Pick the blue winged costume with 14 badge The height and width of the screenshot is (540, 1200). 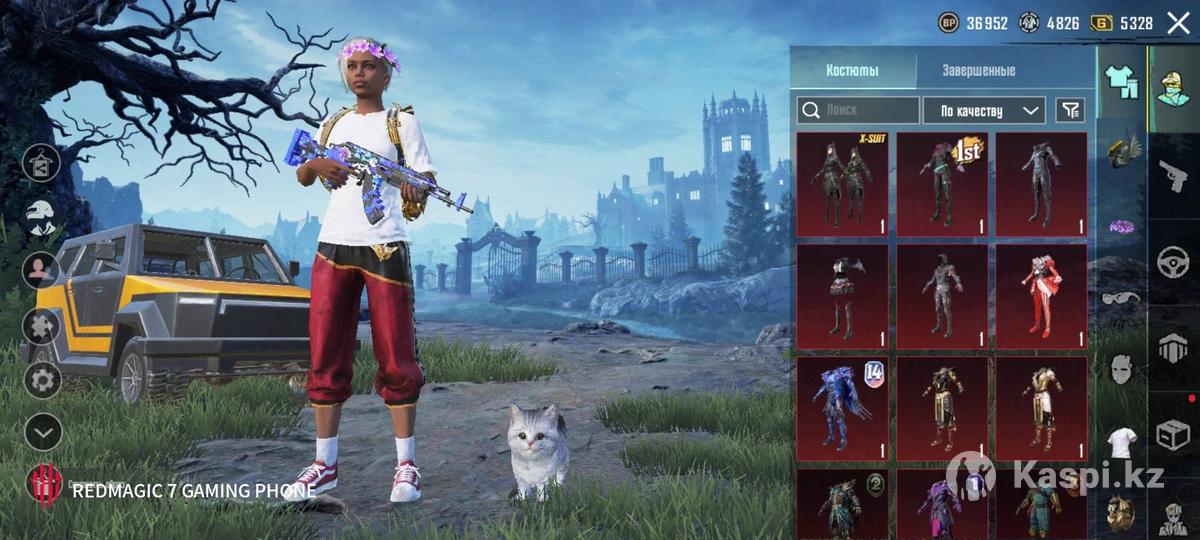coord(842,408)
